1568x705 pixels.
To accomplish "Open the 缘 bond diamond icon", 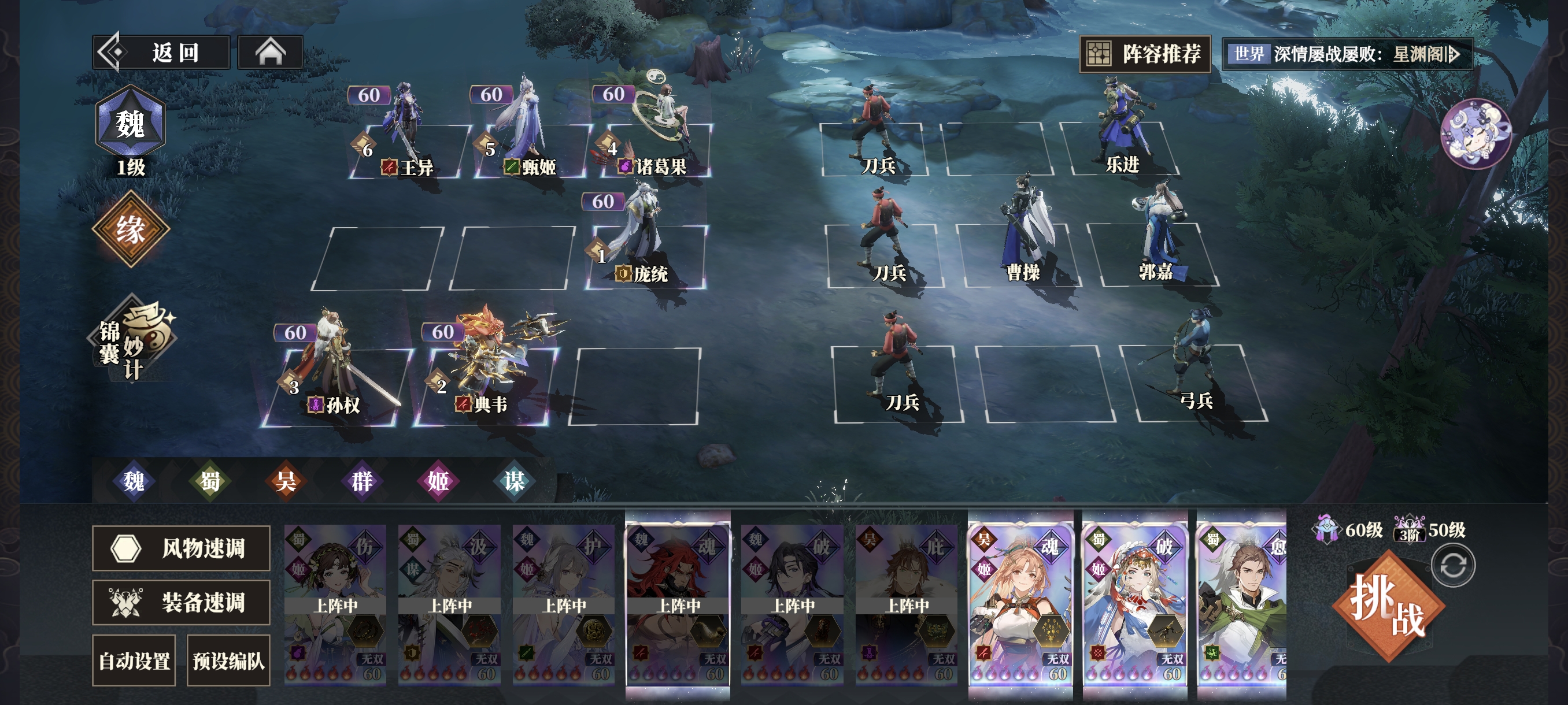I will (130, 229).
